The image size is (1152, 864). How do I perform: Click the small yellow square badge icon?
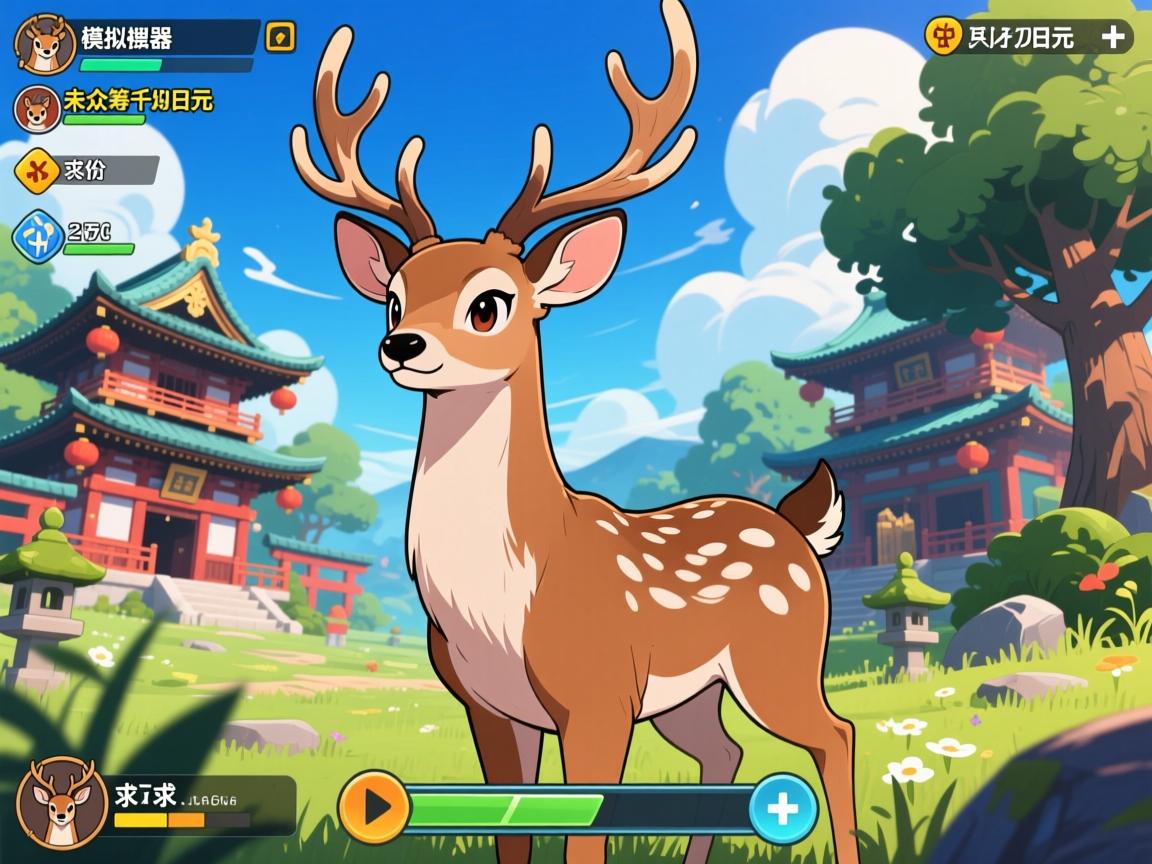coord(280,38)
